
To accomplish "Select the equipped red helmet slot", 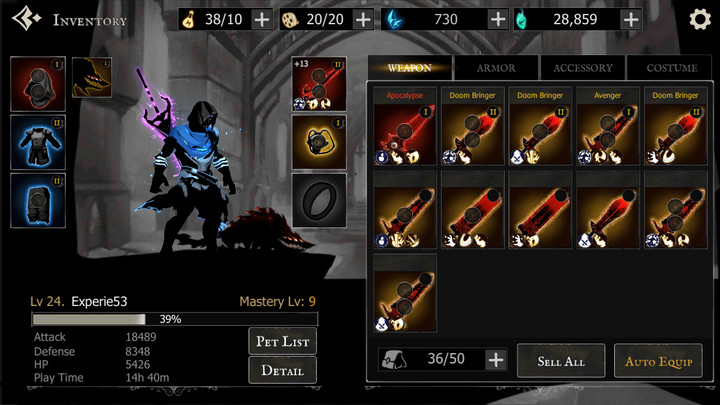I will point(38,83).
